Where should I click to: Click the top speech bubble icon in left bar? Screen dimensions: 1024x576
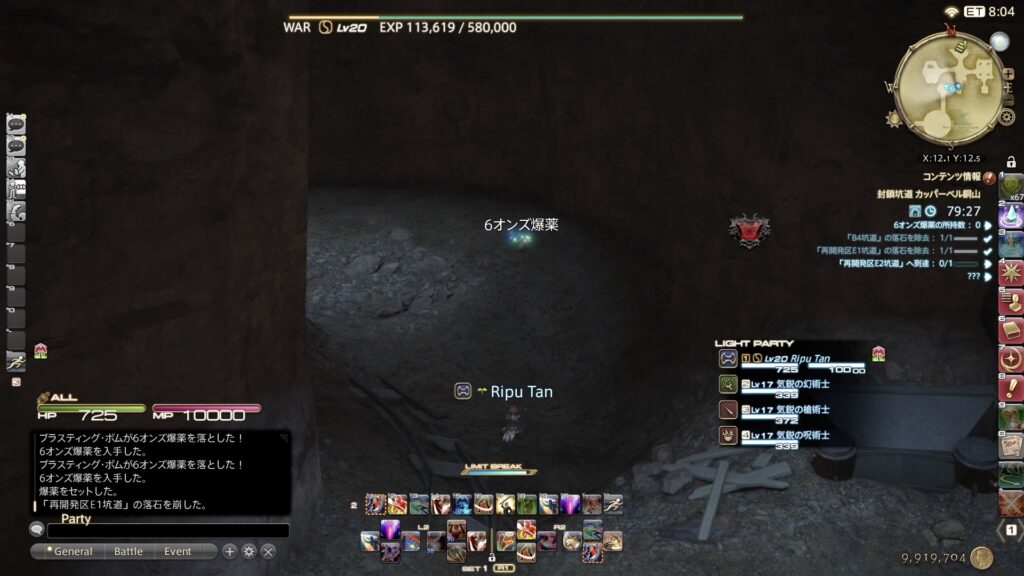pos(16,124)
